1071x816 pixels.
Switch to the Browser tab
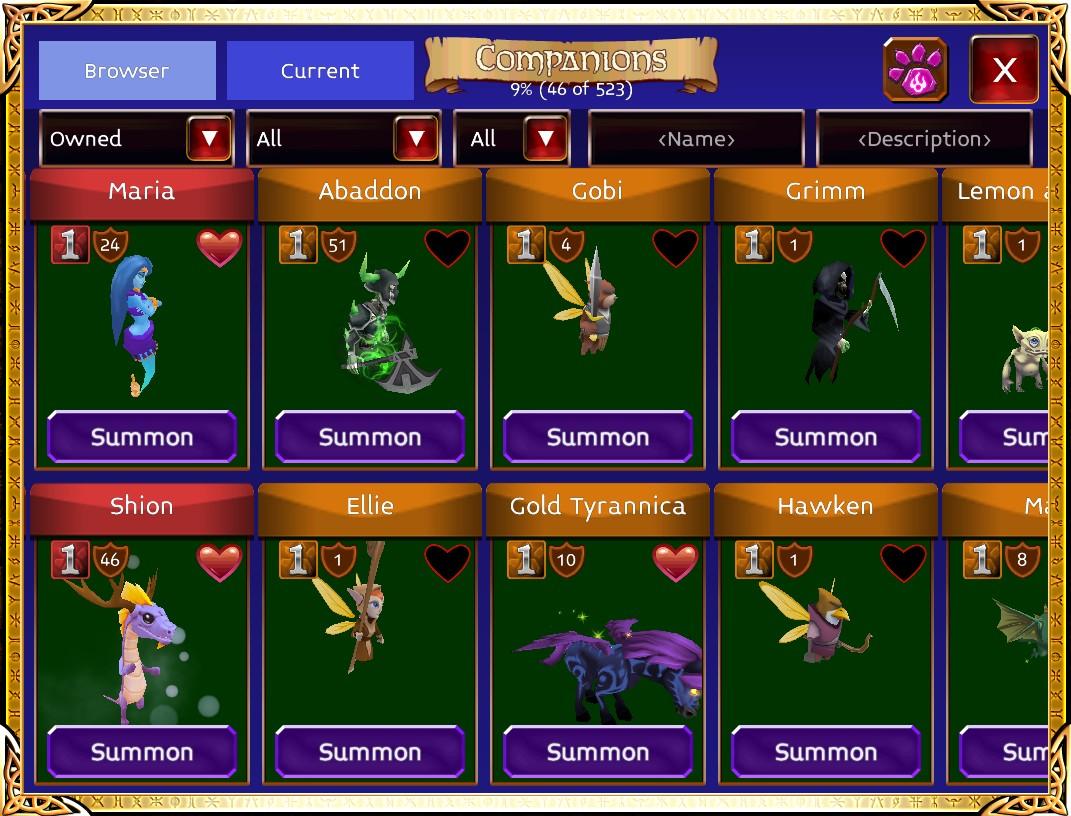127,71
